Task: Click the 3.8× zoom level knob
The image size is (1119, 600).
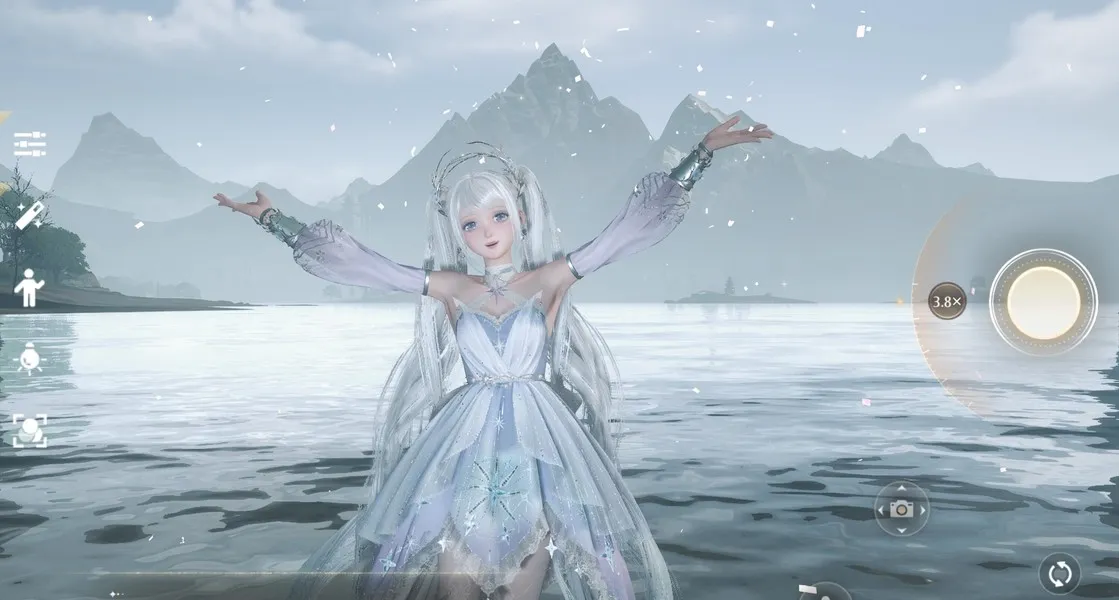Action: (x=946, y=301)
